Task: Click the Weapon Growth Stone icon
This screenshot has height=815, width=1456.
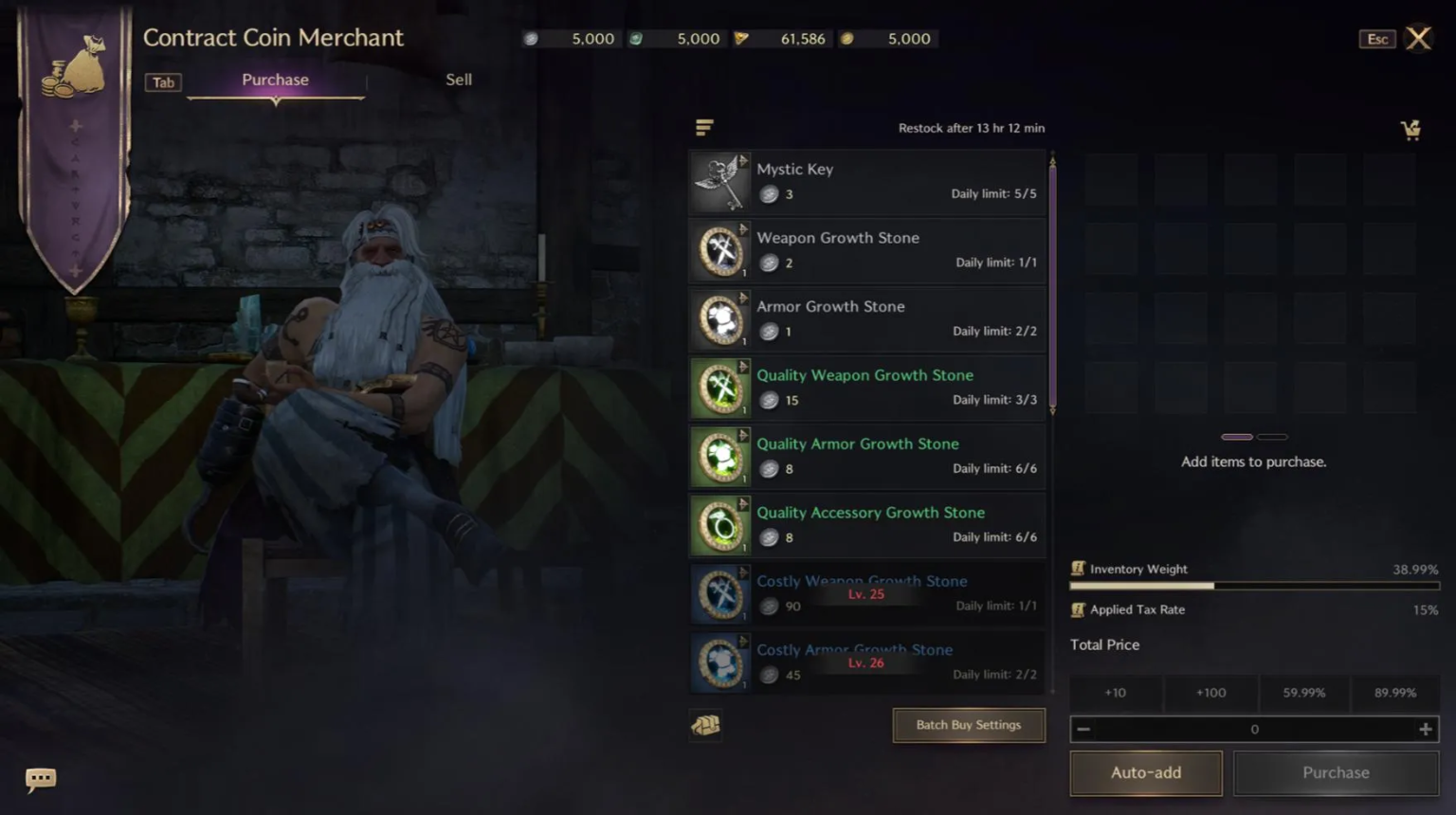Action: tap(720, 251)
